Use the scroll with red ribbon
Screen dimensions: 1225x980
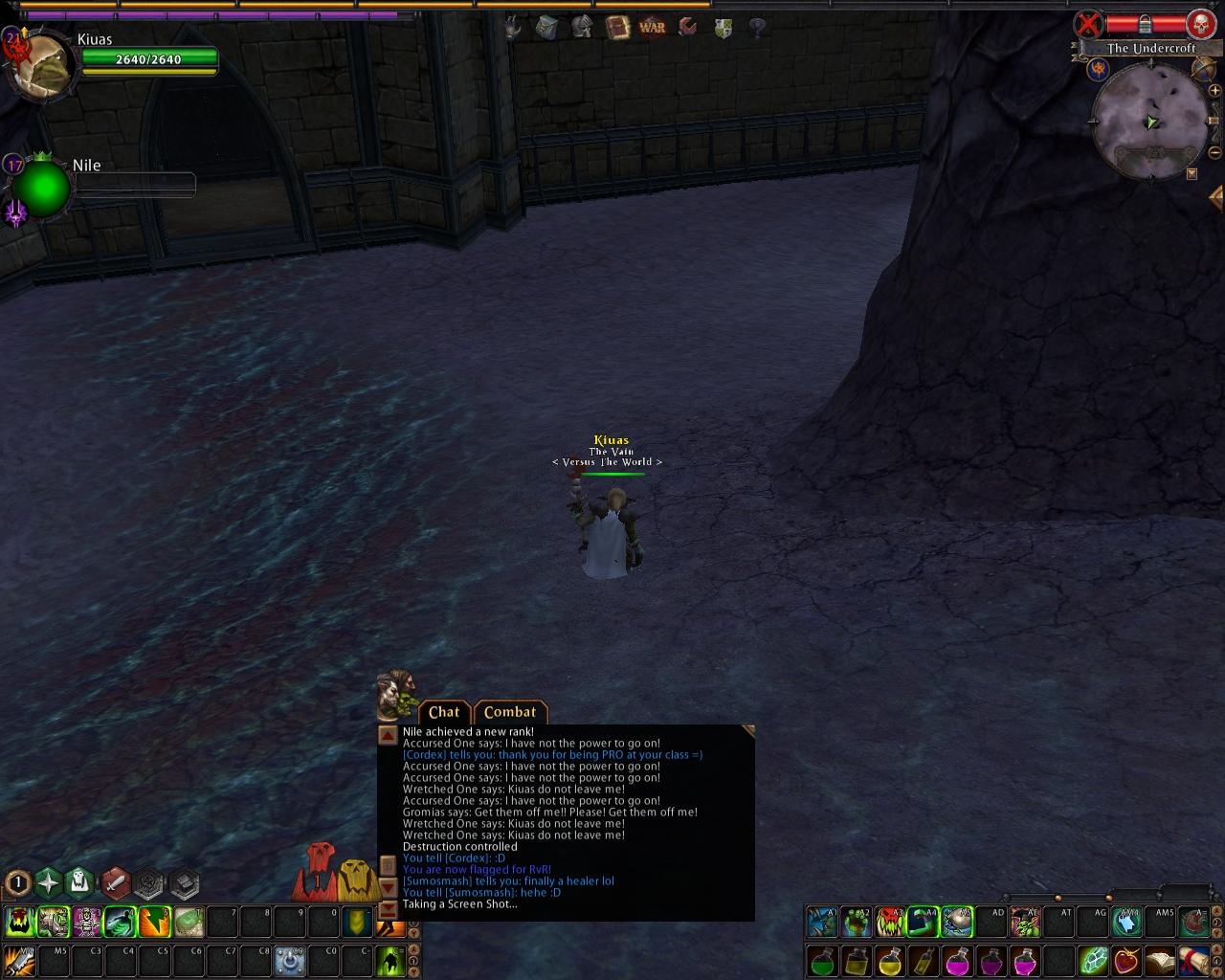[x=1193, y=960]
